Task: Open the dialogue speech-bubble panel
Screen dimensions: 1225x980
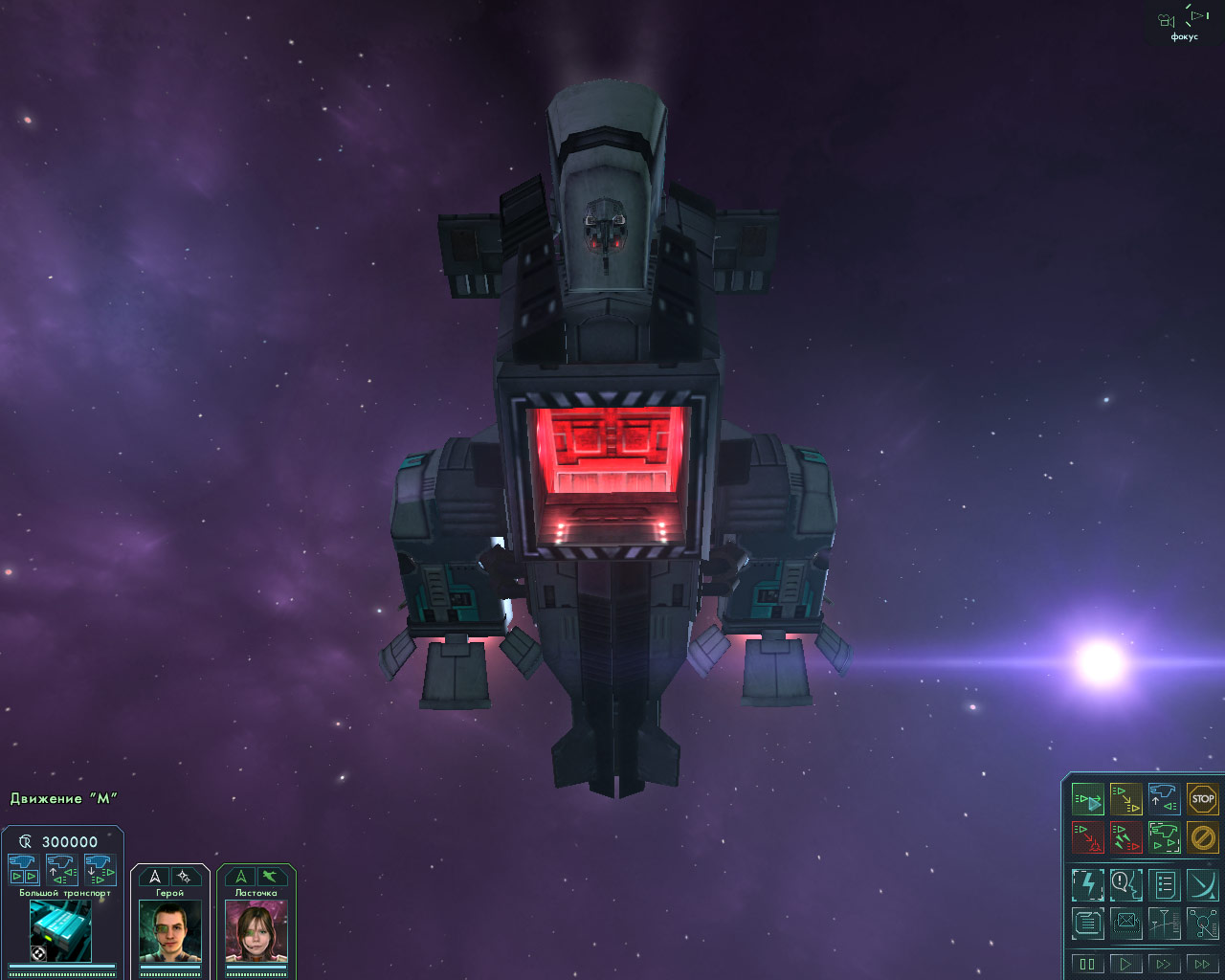Action: (x=1126, y=884)
